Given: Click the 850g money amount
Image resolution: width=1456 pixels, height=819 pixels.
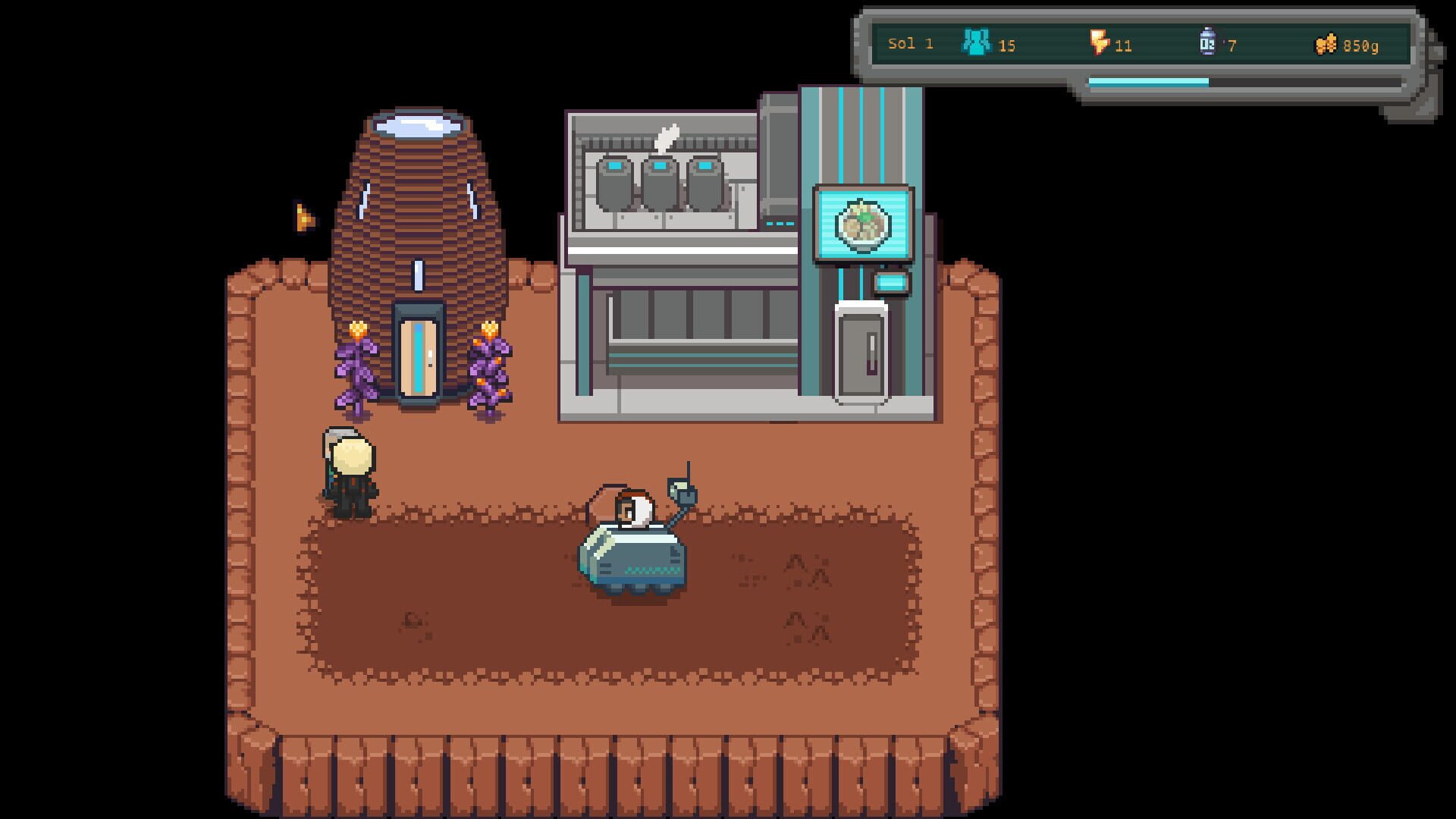Looking at the screenshot, I should (1360, 43).
